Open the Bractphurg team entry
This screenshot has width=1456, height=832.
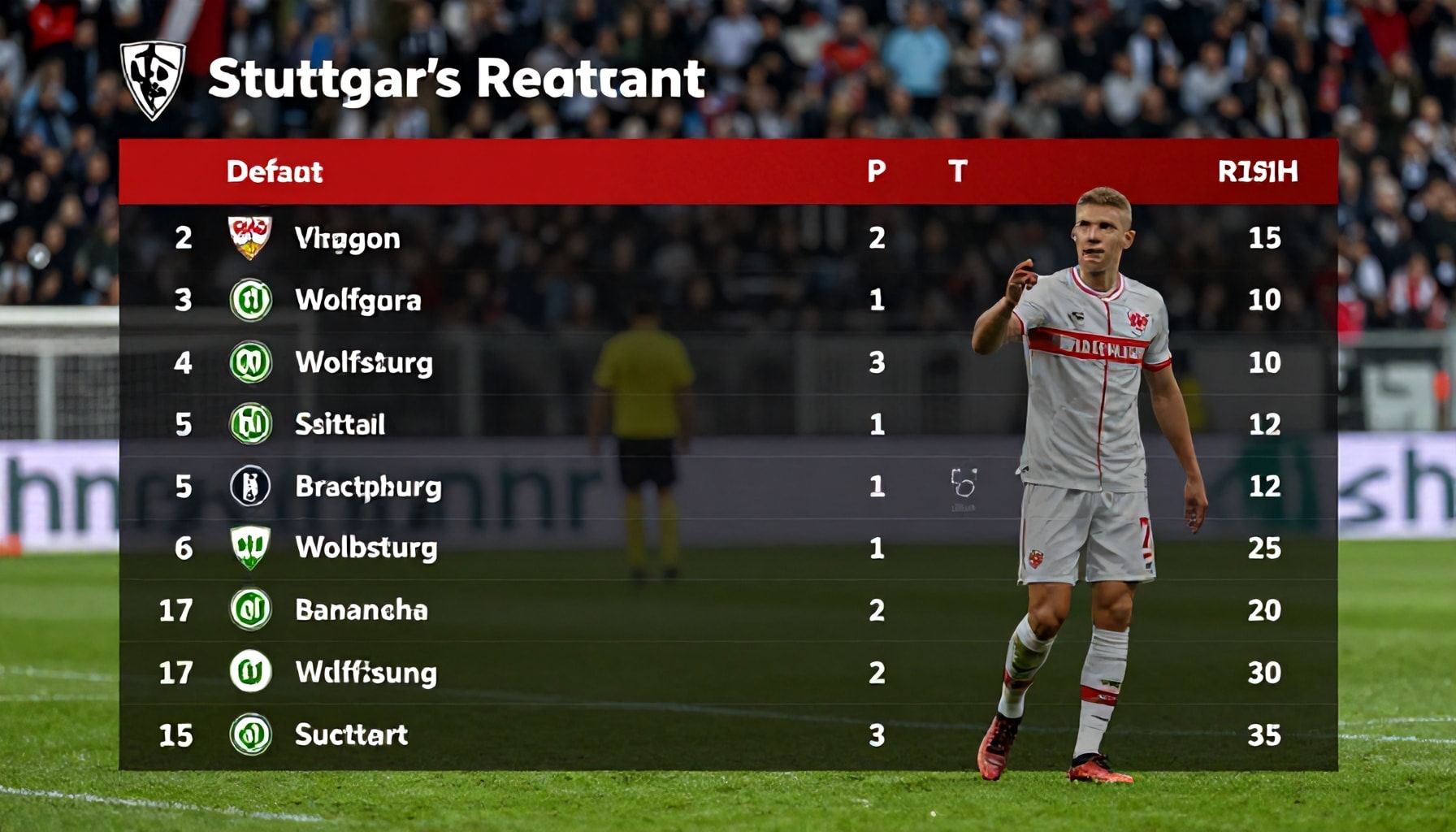click(368, 486)
